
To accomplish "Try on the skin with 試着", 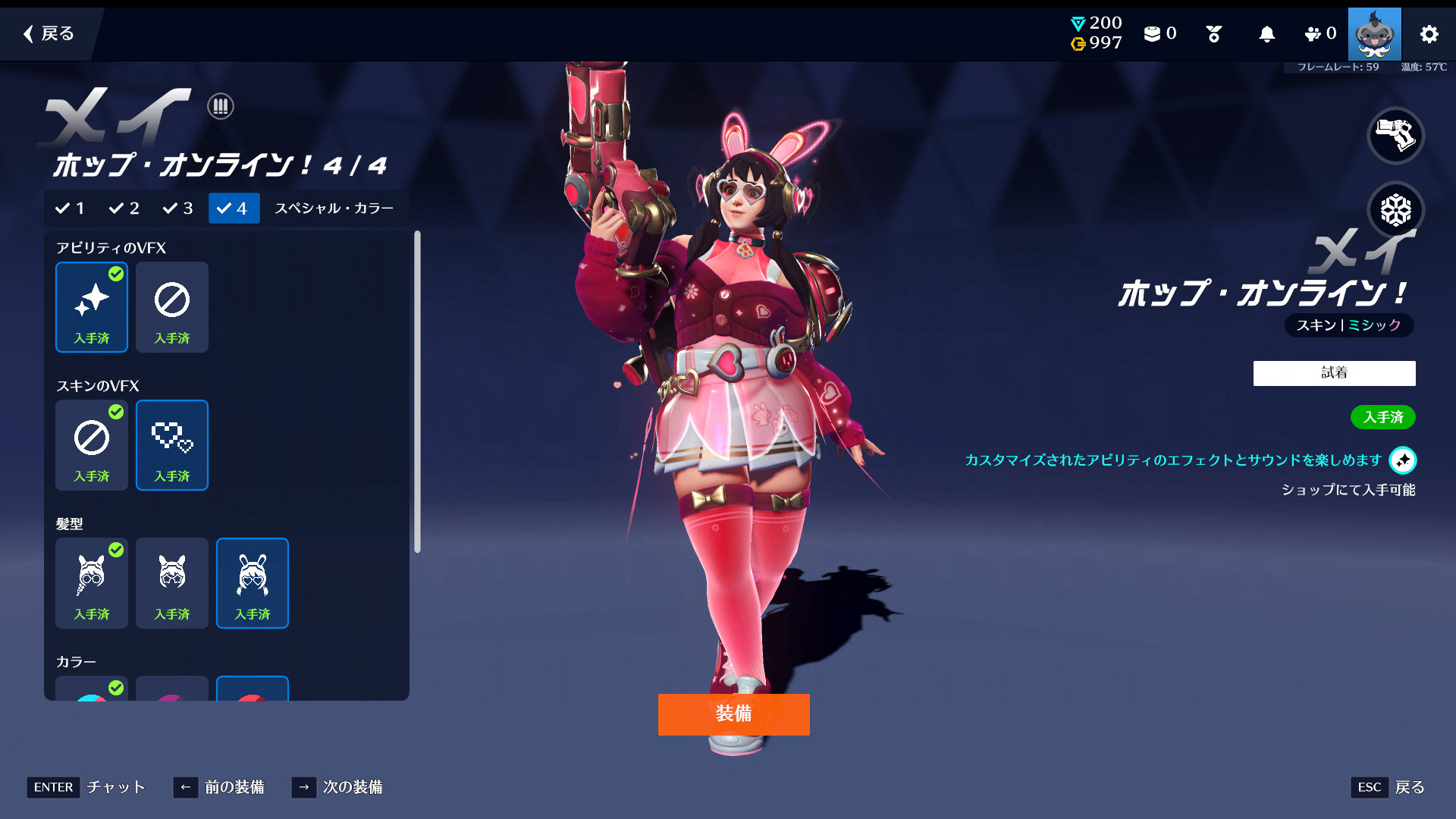I will pos(1334,373).
